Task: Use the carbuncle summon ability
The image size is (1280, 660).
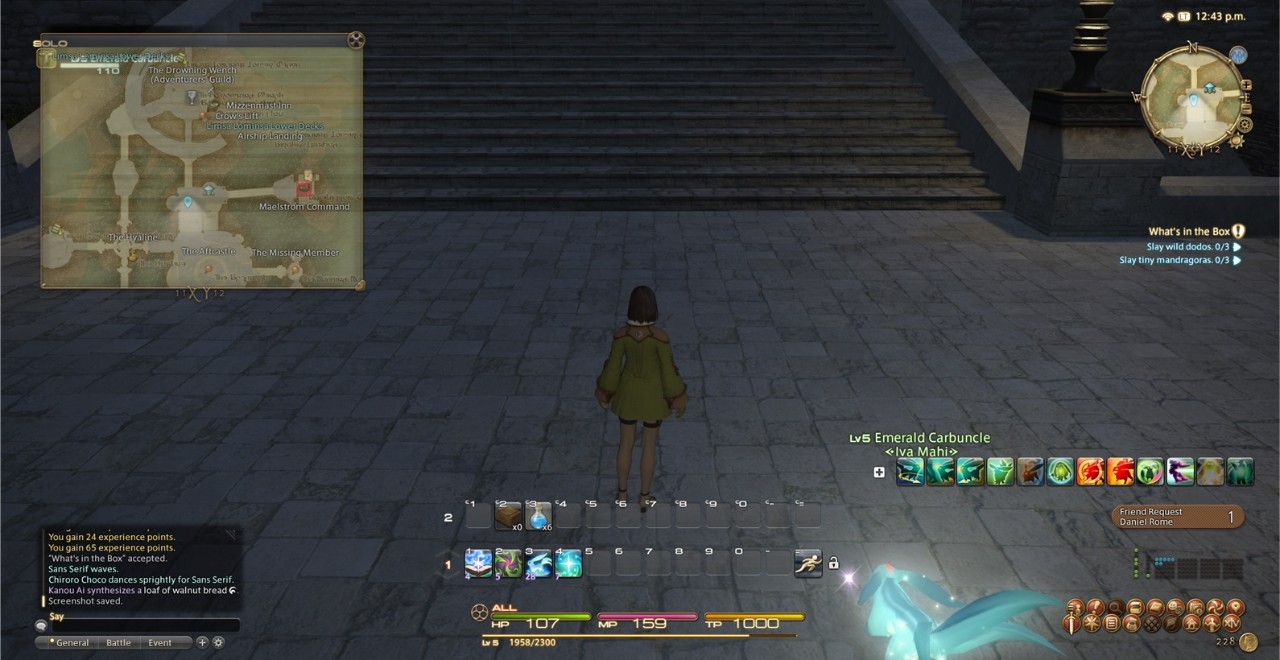Action: click(x=538, y=564)
